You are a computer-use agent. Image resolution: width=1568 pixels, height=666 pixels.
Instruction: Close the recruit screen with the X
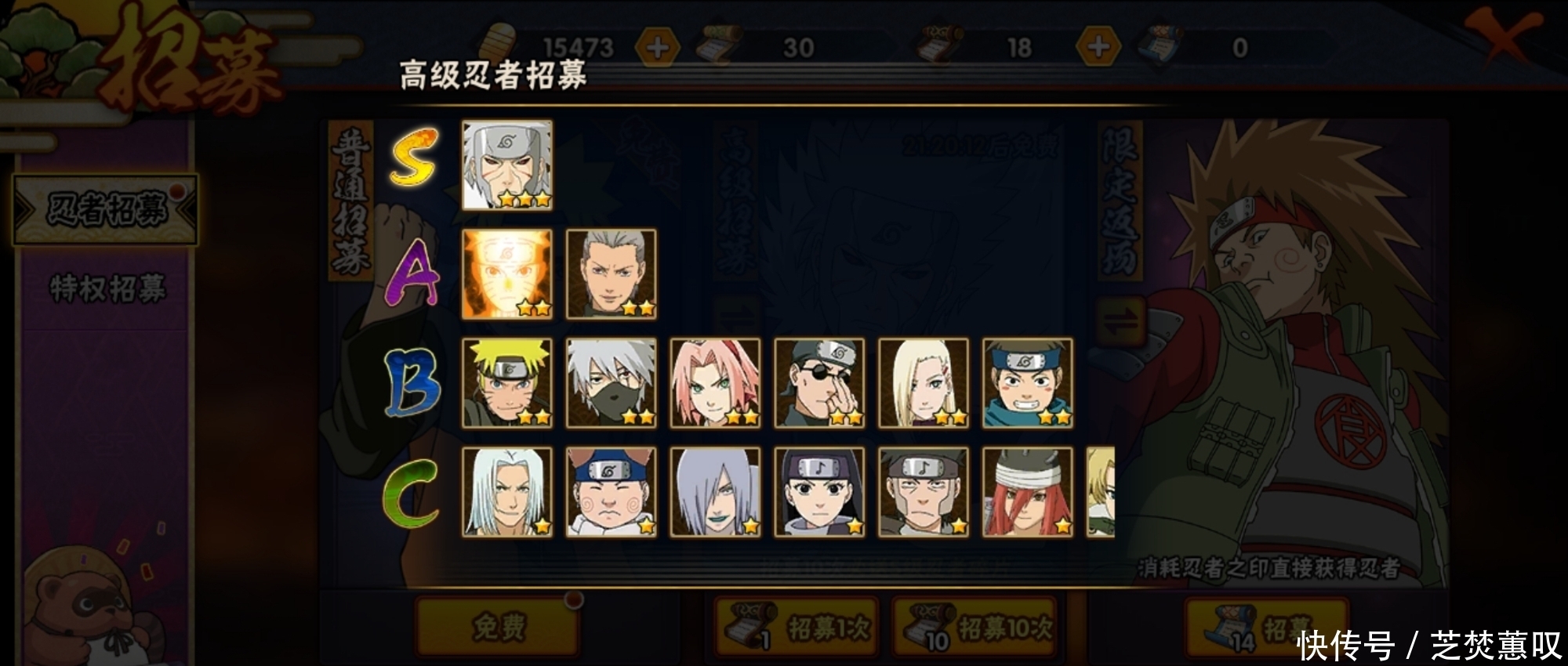[1501, 35]
